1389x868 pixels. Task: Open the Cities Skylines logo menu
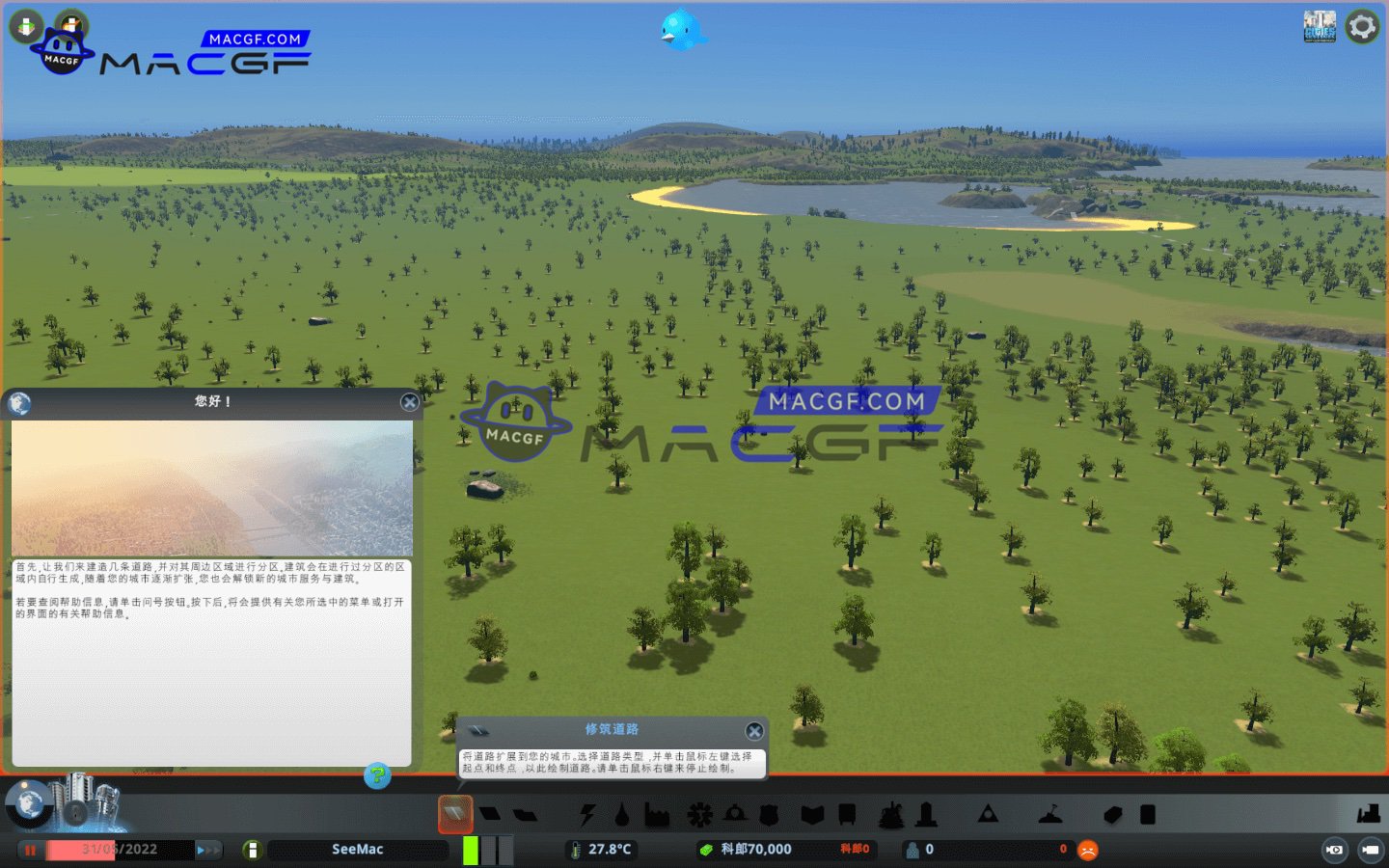pyautogui.click(x=1320, y=26)
